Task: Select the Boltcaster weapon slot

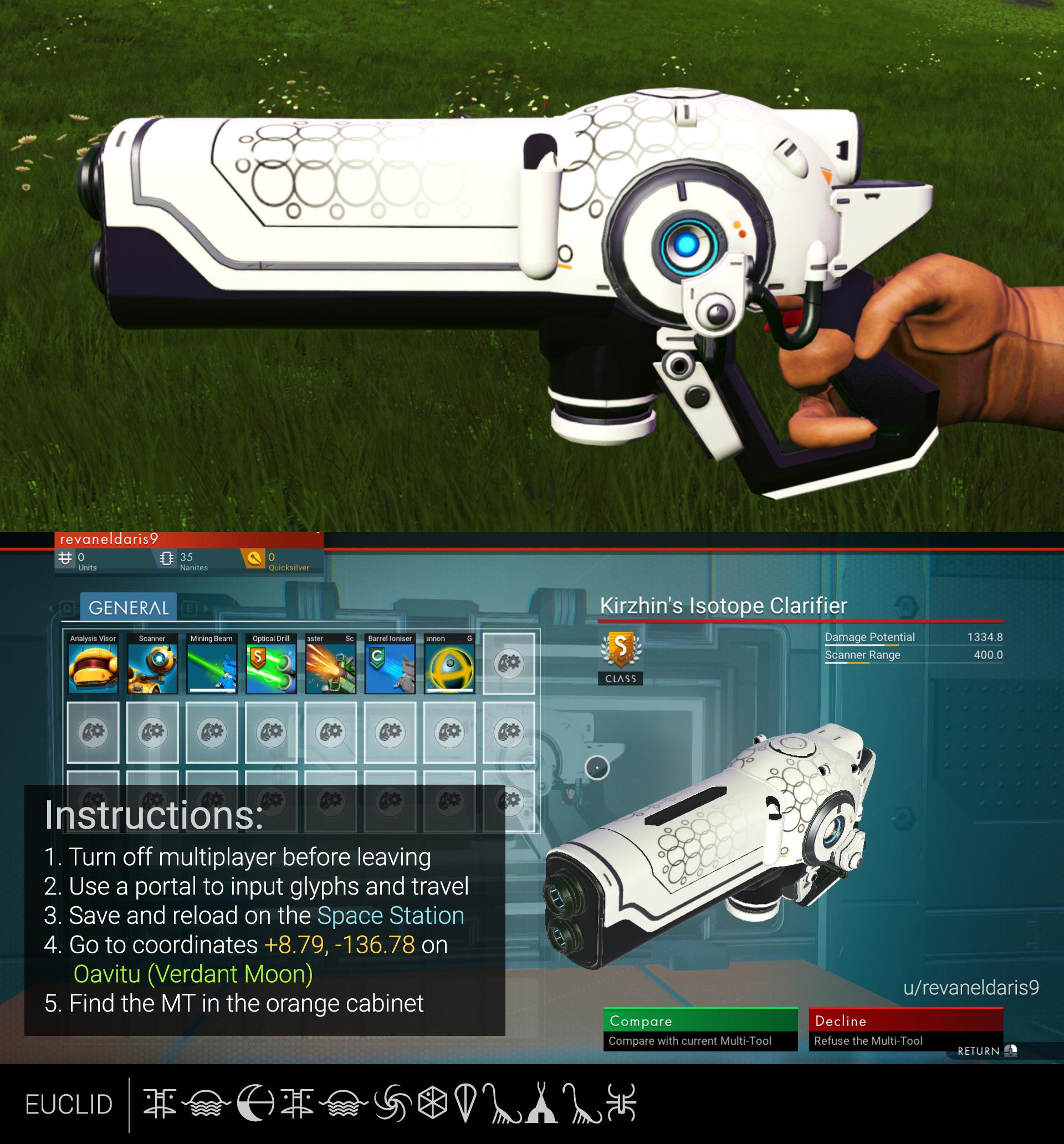Action: [330, 667]
